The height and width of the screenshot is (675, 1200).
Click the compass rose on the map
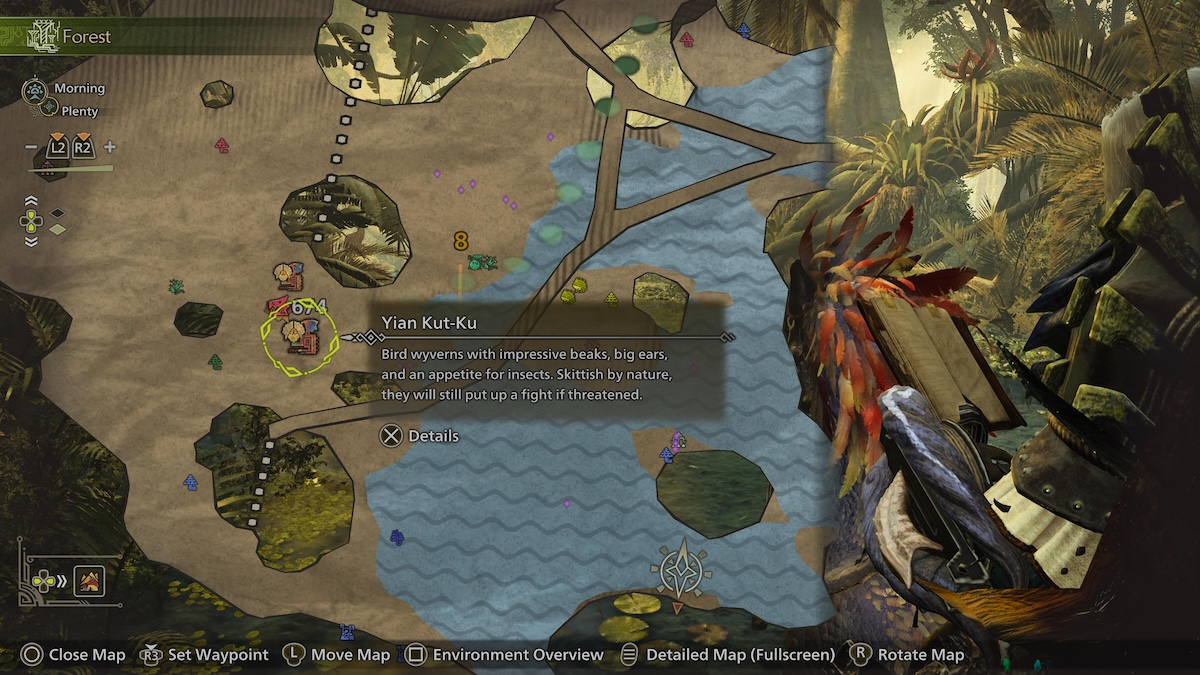(x=680, y=572)
